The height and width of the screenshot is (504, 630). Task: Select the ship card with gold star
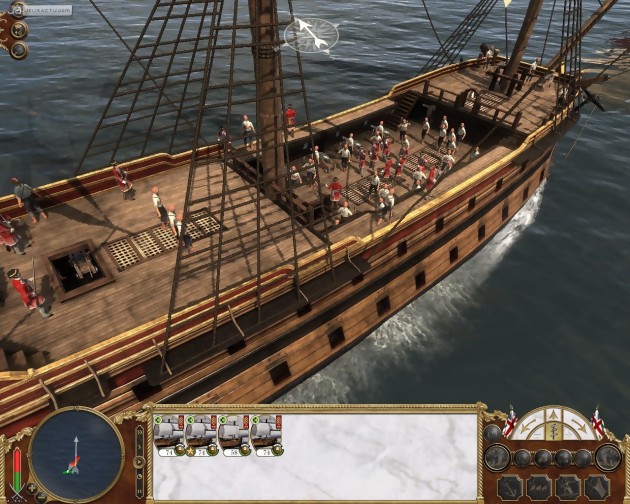click(x=201, y=436)
